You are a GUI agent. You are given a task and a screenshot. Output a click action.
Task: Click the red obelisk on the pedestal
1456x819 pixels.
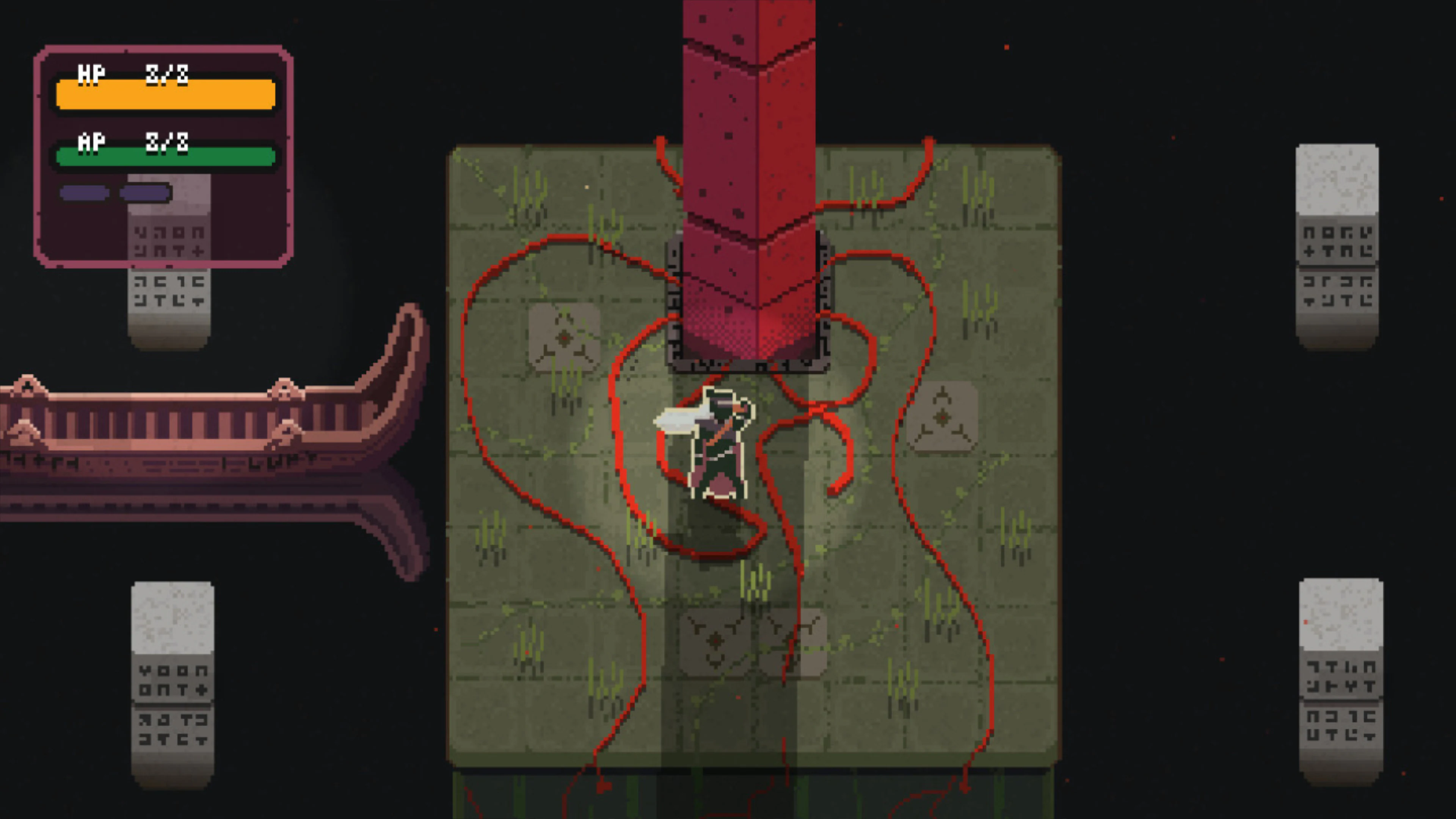(x=749, y=169)
